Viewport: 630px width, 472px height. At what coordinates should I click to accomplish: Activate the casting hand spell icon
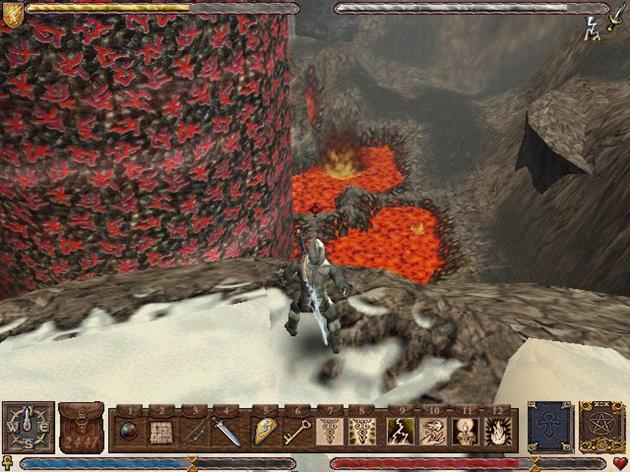[x=430, y=433]
